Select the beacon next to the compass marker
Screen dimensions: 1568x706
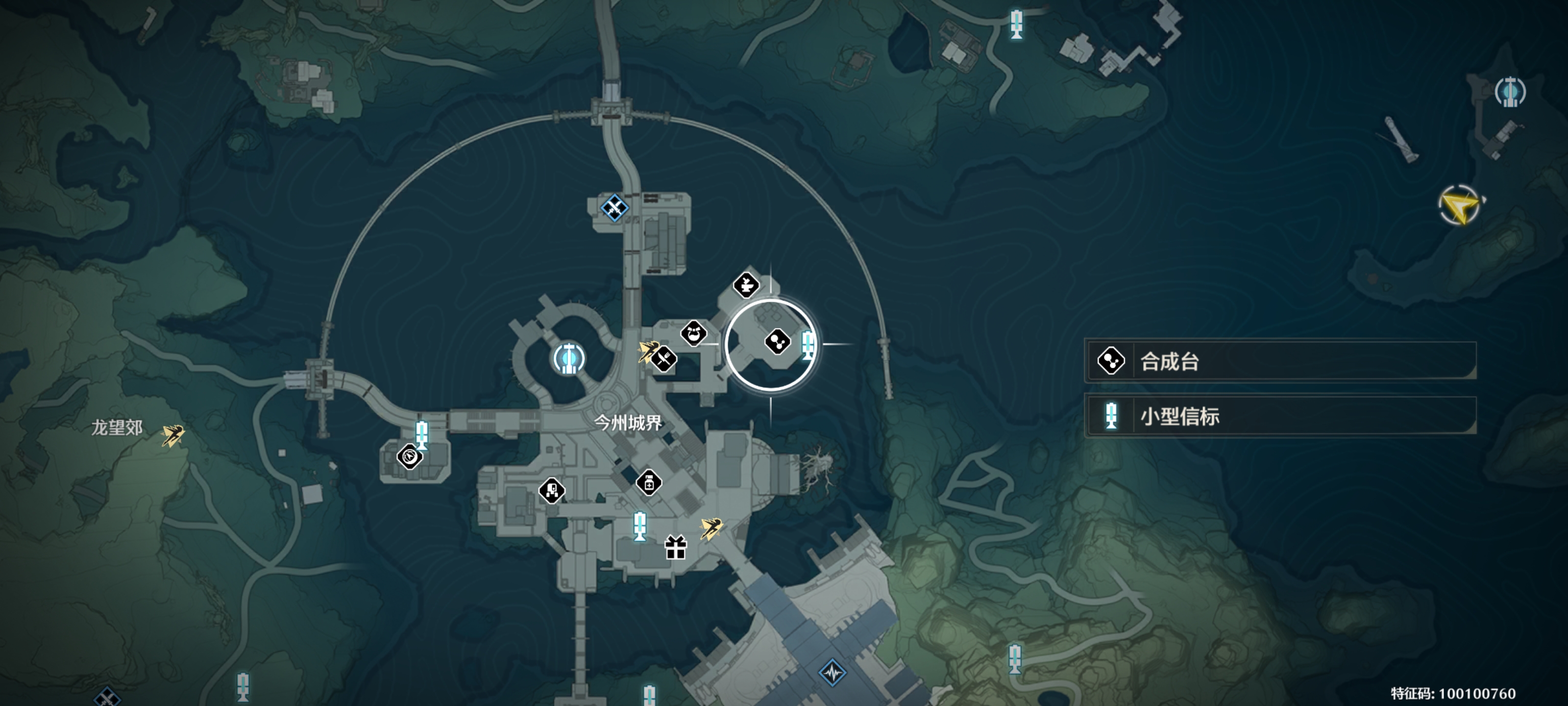pos(421,434)
